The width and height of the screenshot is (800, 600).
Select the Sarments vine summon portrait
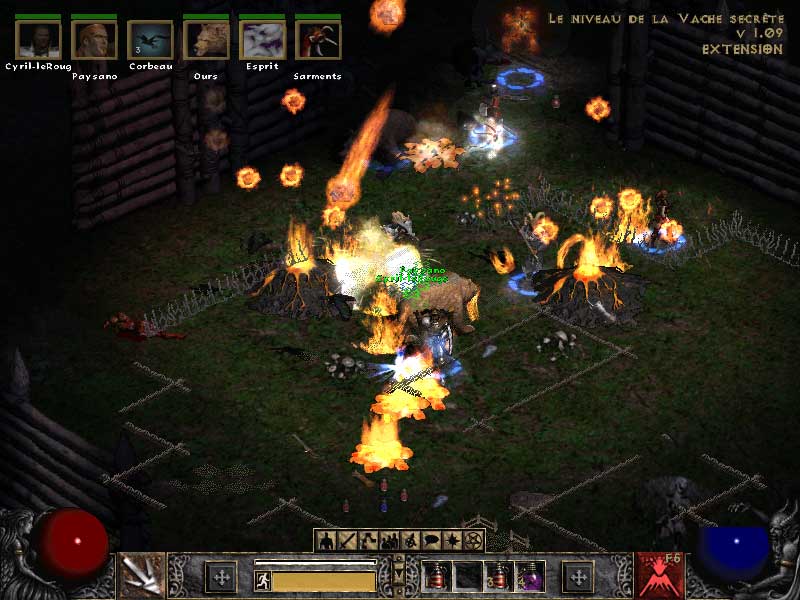[x=318, y=40]
